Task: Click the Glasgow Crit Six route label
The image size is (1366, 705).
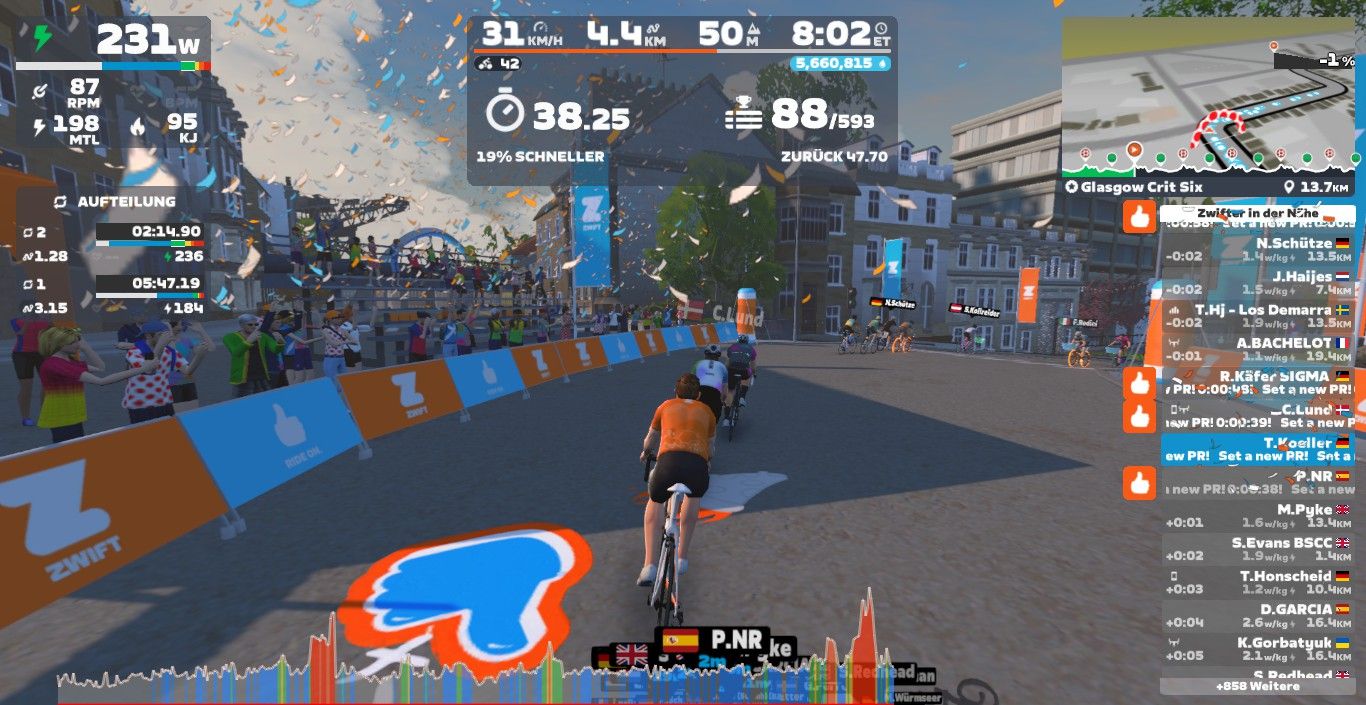Action: (x=1134, y=187)
